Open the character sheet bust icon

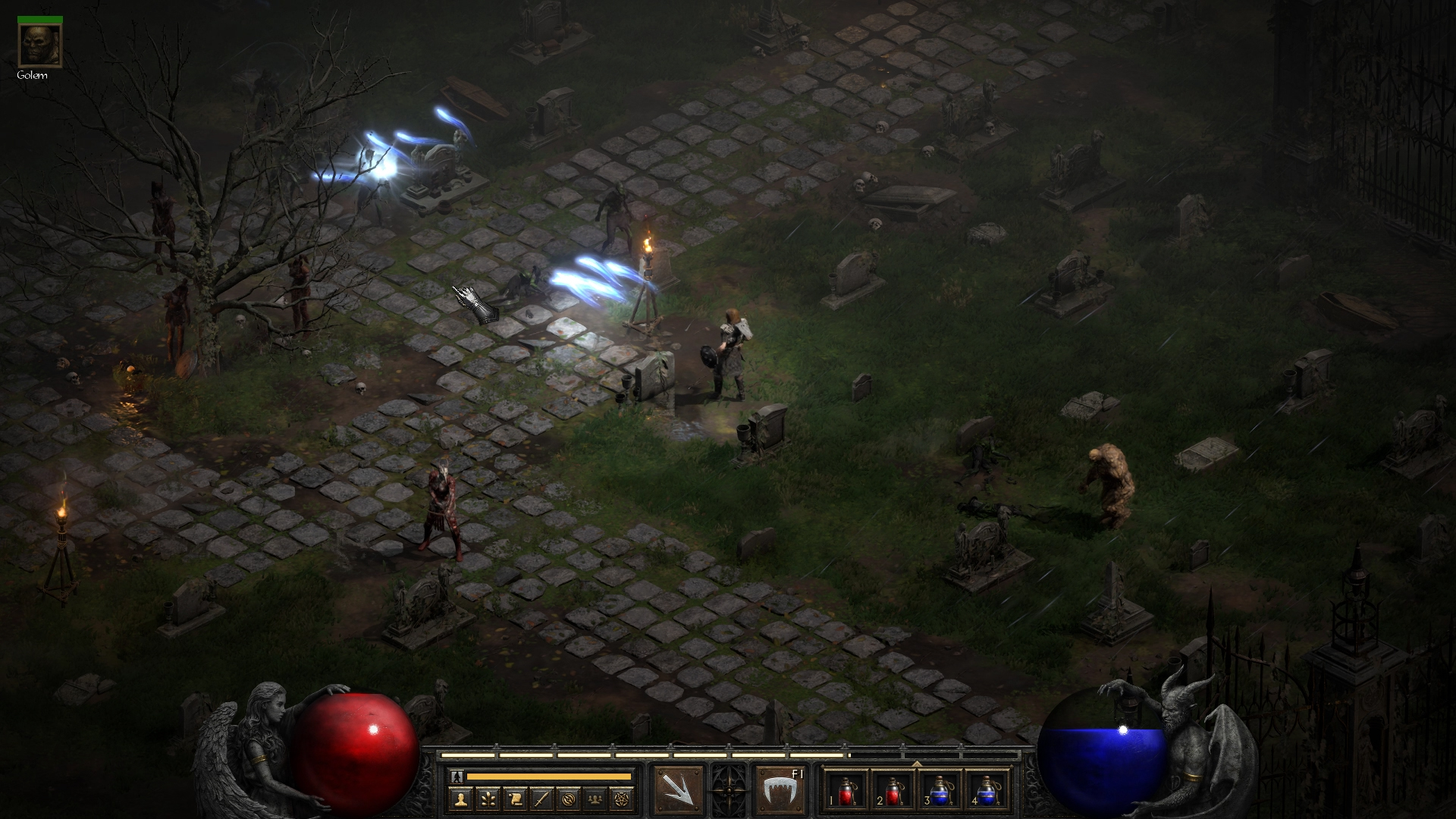click(x=460, y=798)
